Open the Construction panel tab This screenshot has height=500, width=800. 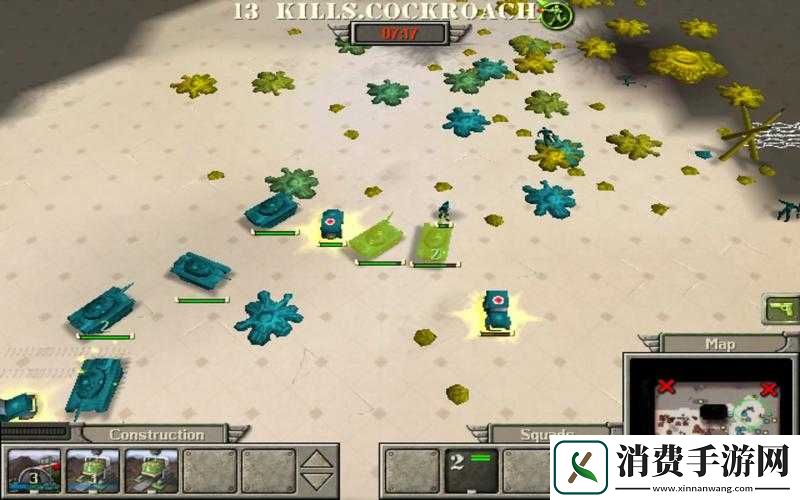pyautogui.click(x=155, y=435)
